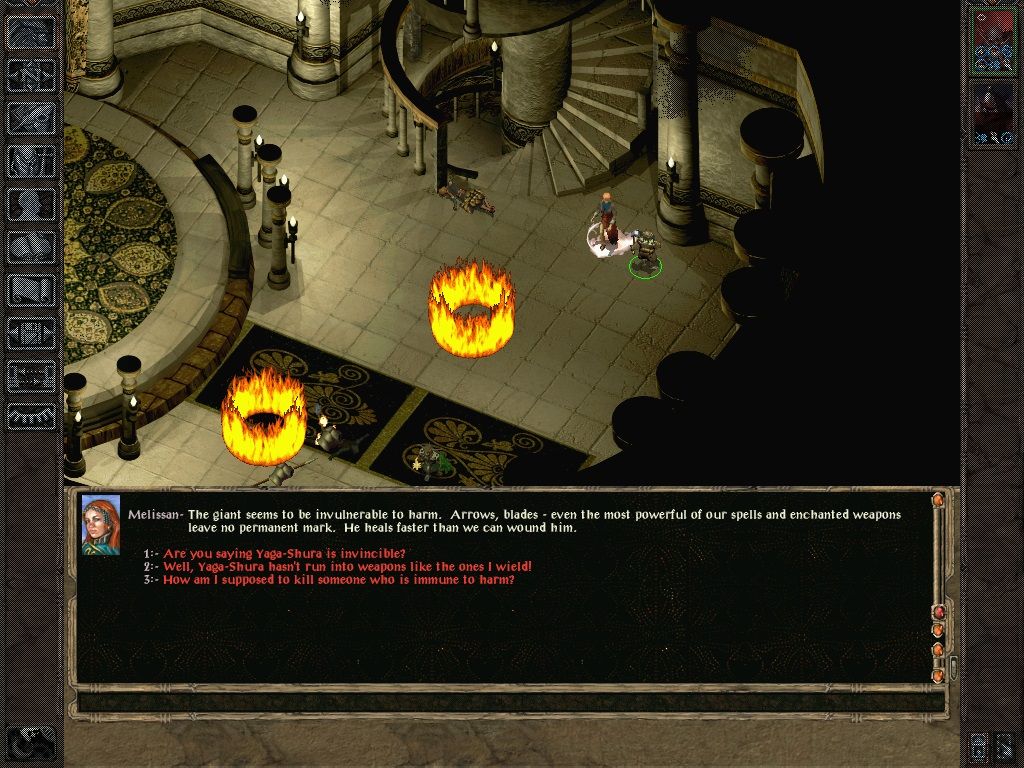1024x768 pixels.
Task: Show the character record via the head-bust button
Action: pyautogui.click(x=31, y=204)
